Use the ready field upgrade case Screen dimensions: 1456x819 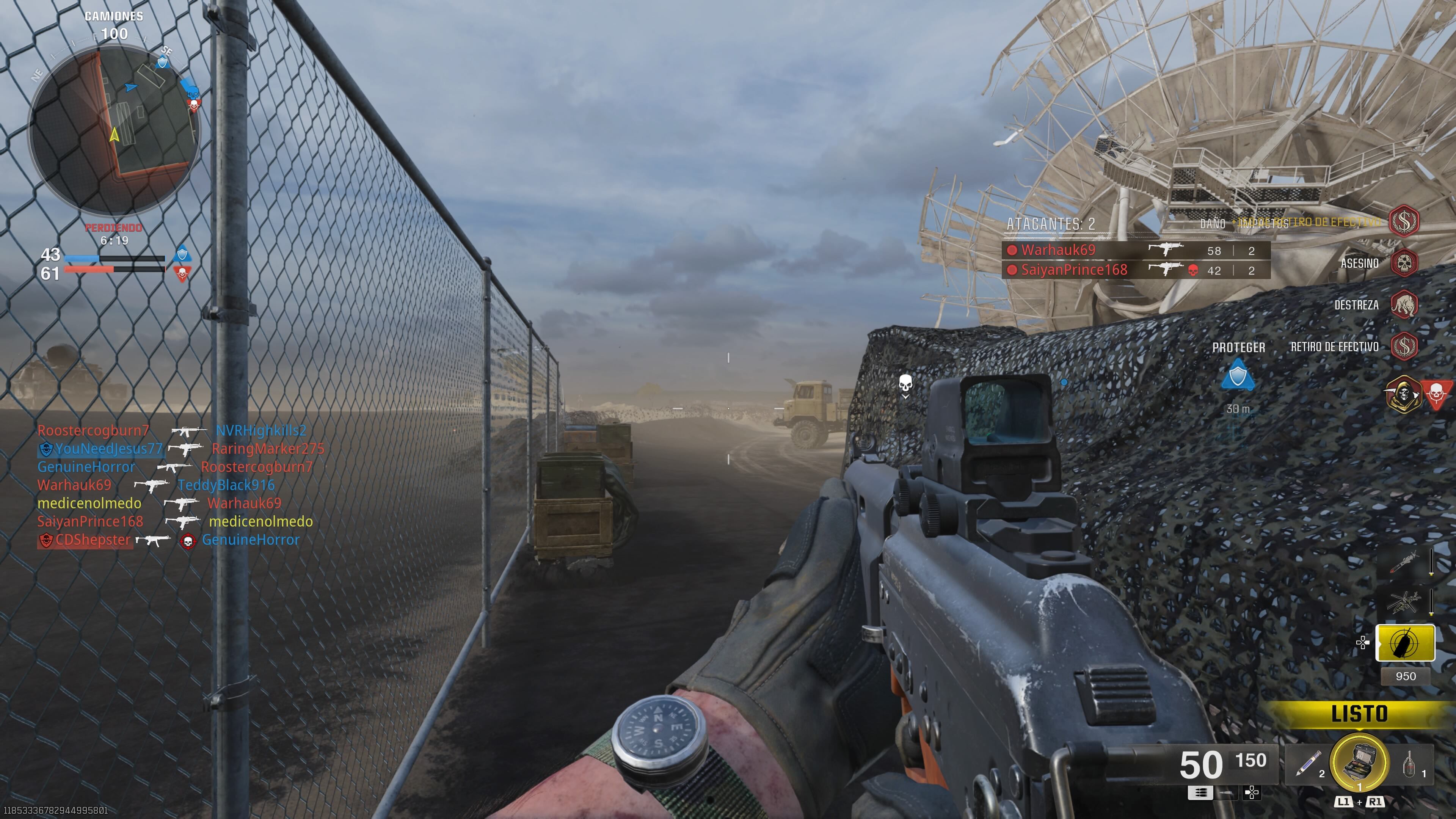(1359, 763)
